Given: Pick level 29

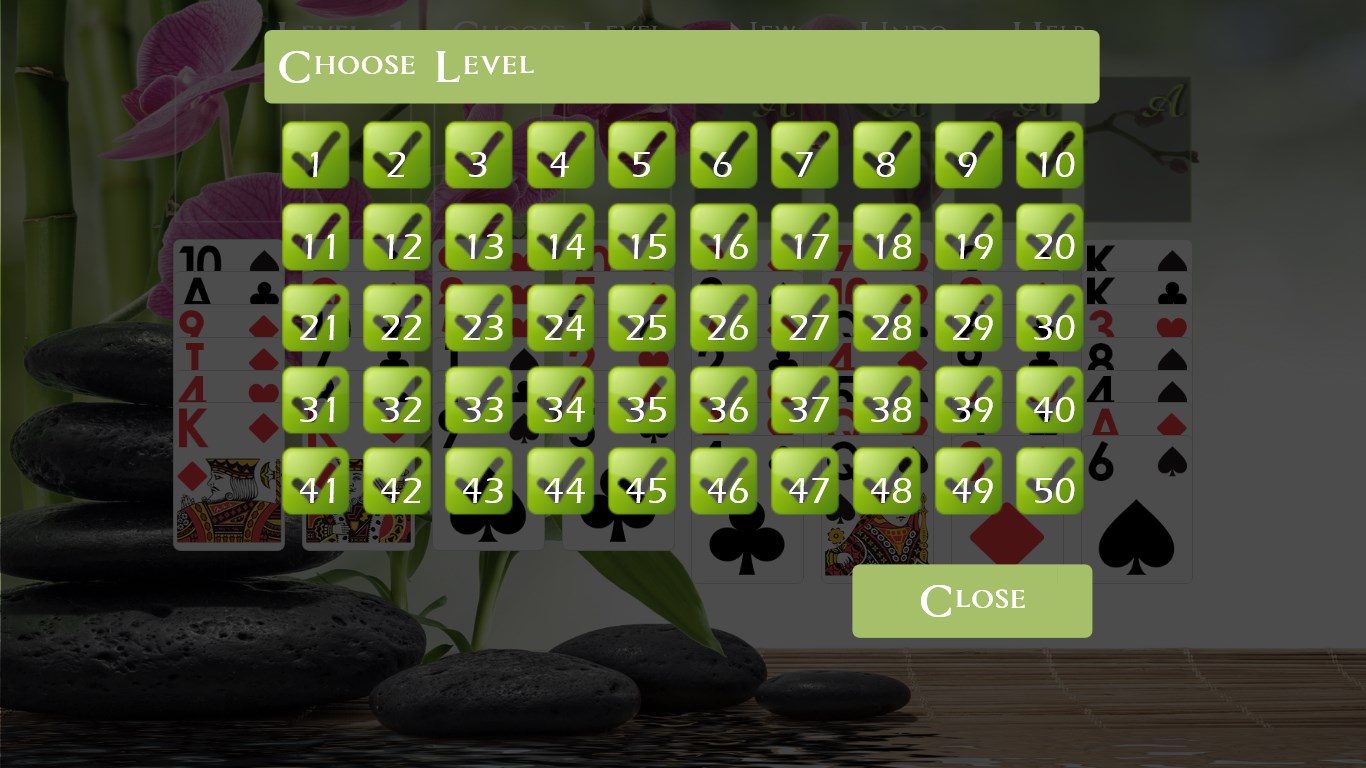Looking at the screenshot, I should coord(968,319).
